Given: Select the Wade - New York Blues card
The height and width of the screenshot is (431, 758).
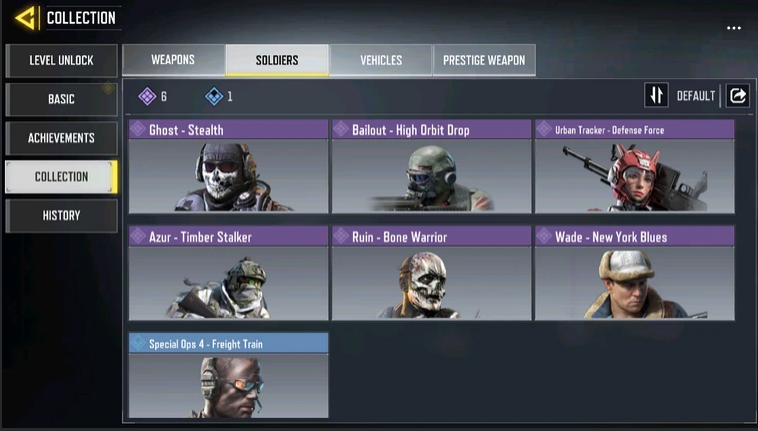Looking at the screenshot, I should click(634, 273).
